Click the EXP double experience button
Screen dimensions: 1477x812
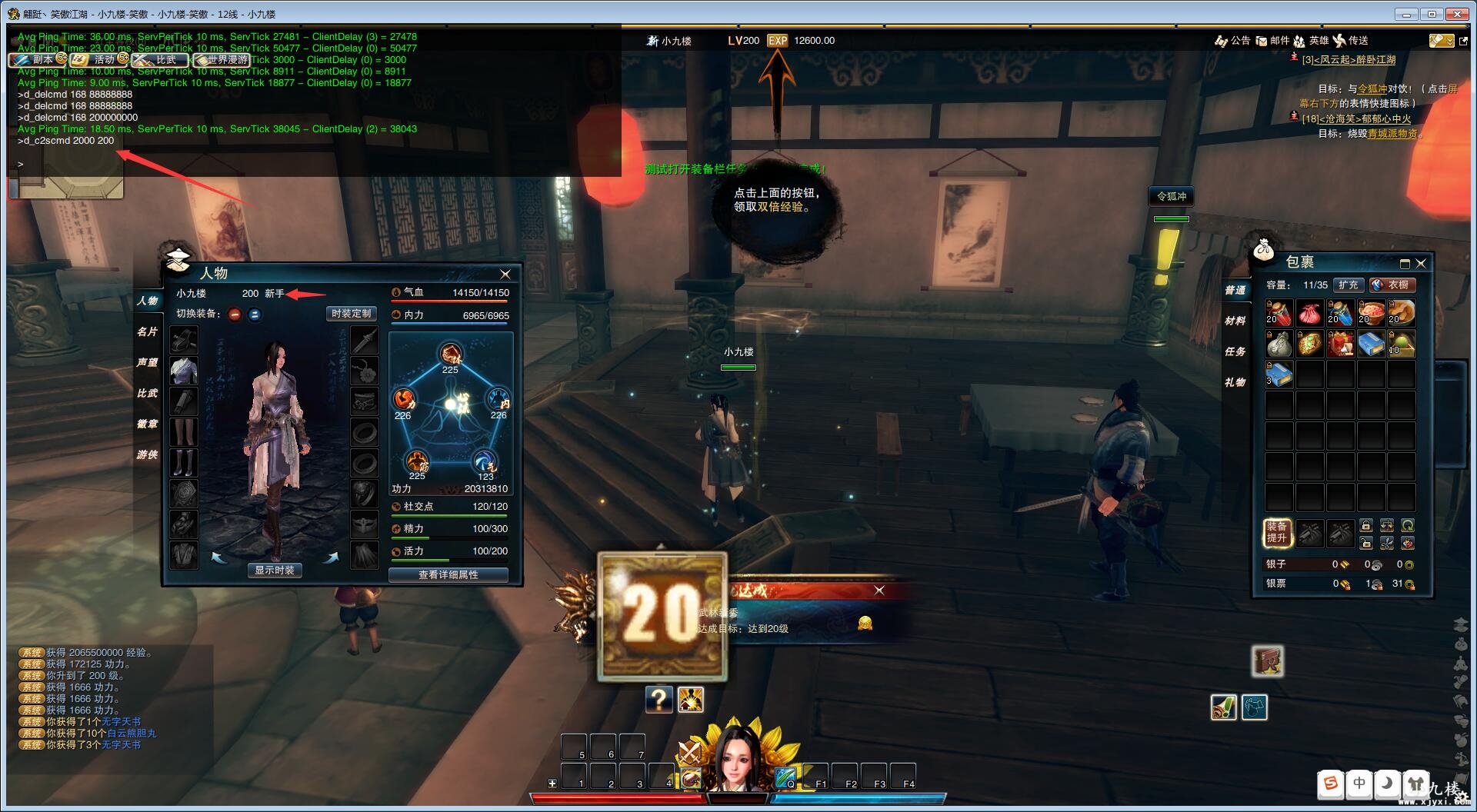(x=778, y=41)
